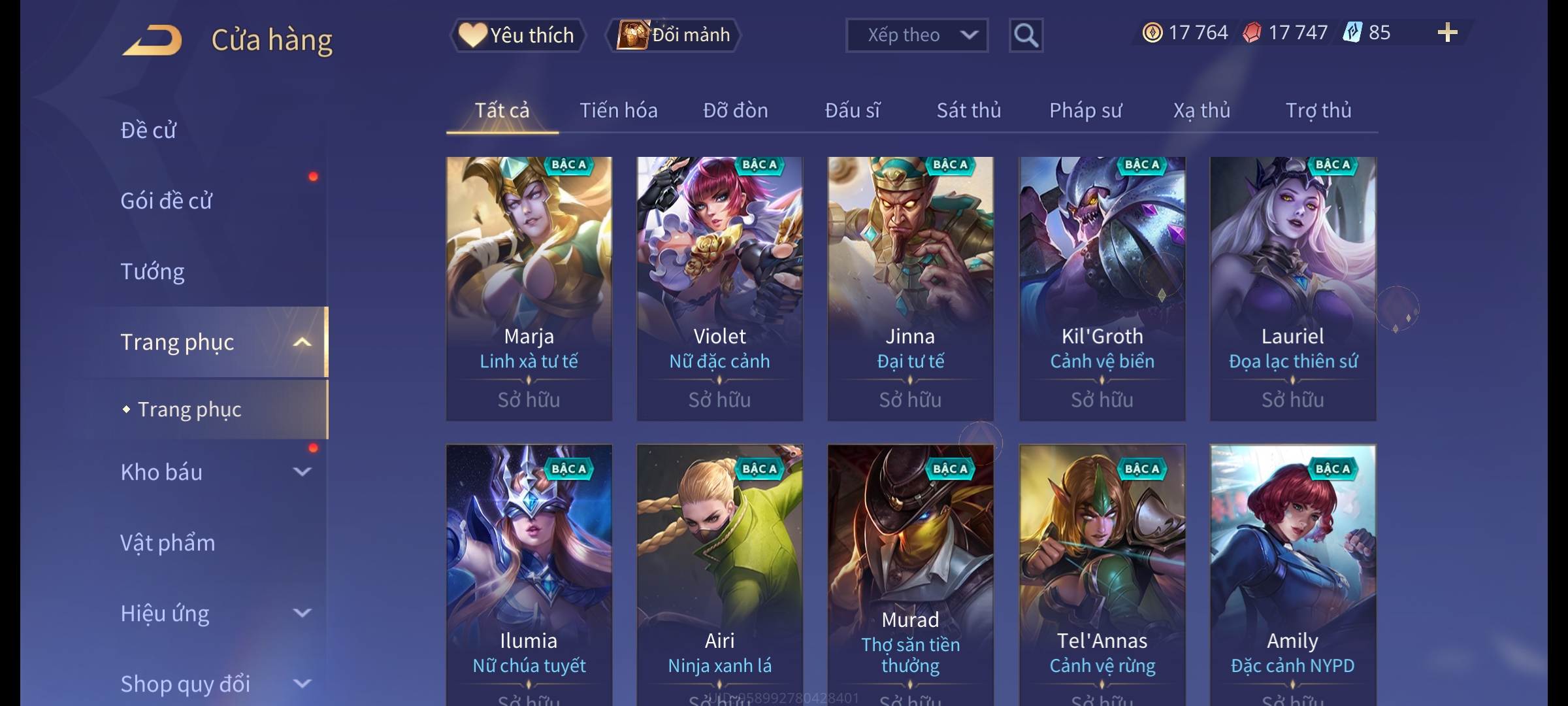Open the Vật phẩm section
Viewport: 1568px width, 706px height.
tap(167, 543)
